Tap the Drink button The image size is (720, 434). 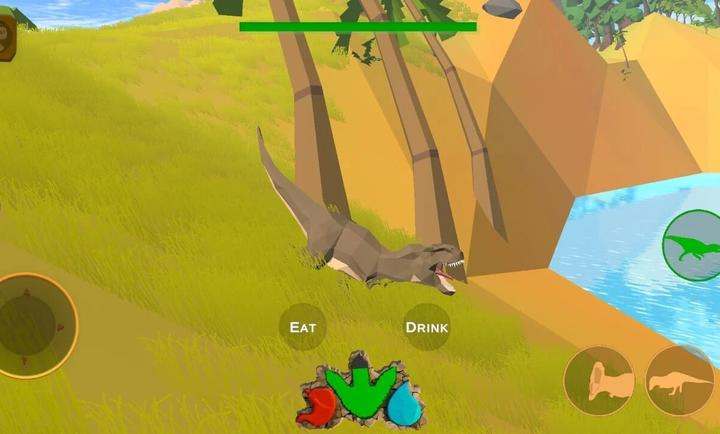(x=427, y=327)
